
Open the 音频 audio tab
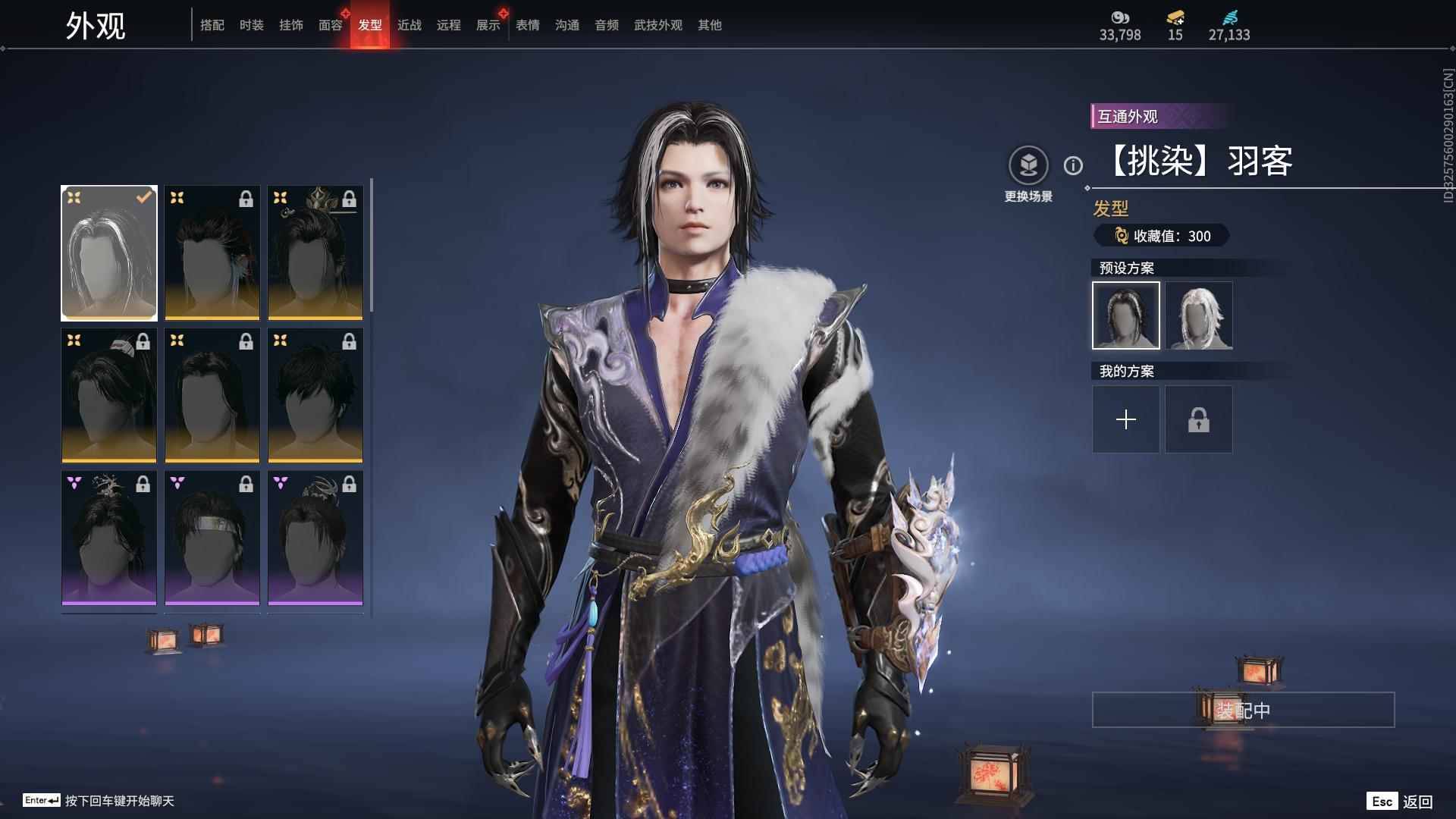click(606, 25)
